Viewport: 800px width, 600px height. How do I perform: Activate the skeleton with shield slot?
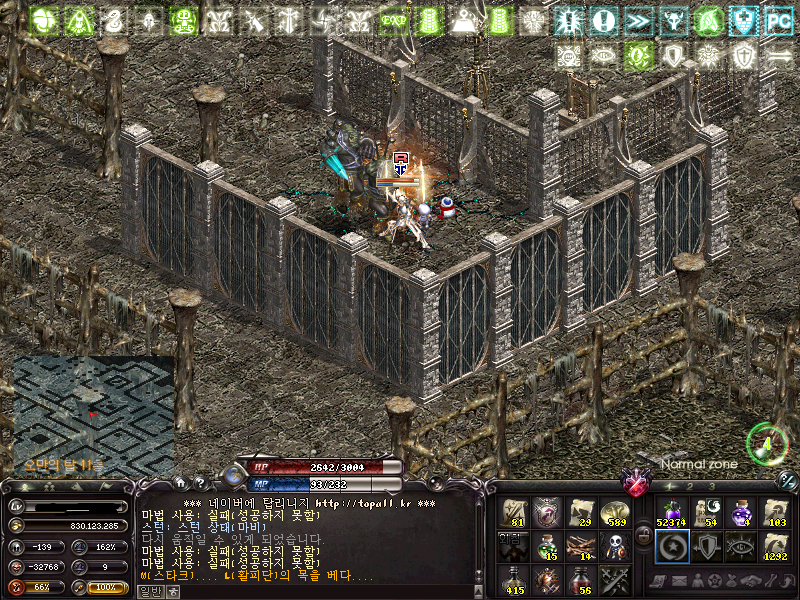(x=615, y=546)
